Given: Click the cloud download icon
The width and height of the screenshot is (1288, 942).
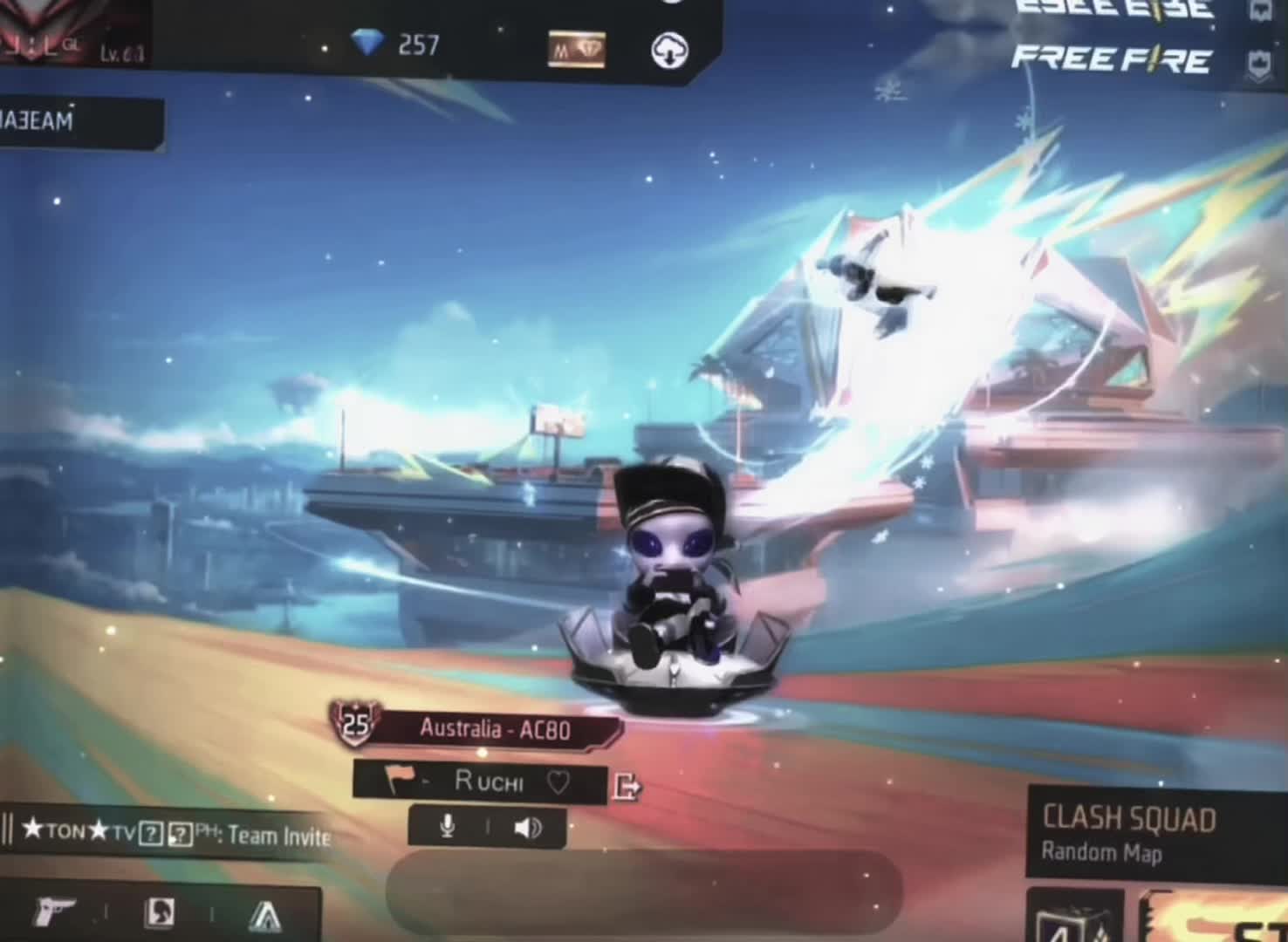Looking at the screenshot, I should click(669, 51).
